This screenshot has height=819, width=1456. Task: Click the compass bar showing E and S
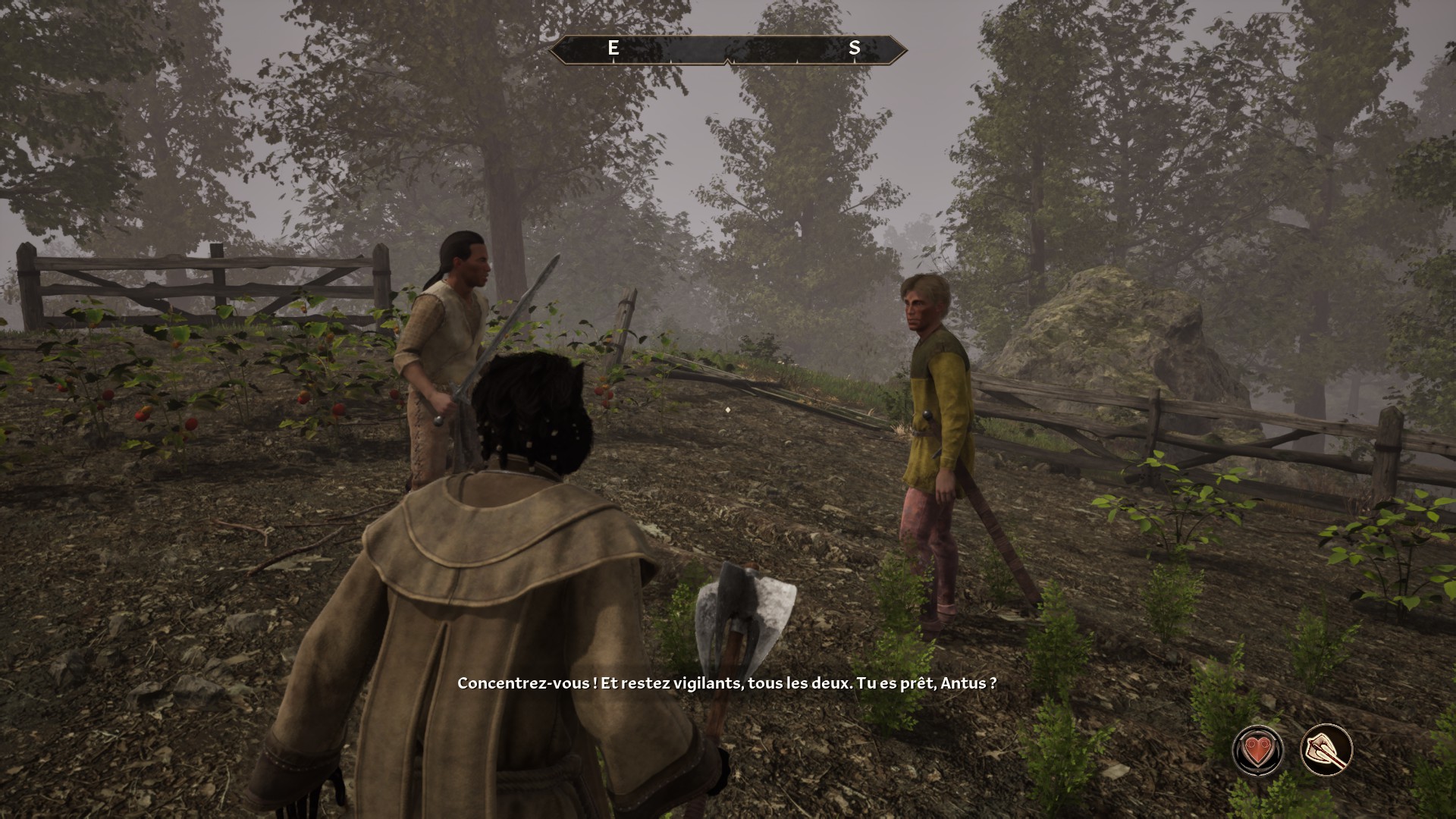click(728, 49)
